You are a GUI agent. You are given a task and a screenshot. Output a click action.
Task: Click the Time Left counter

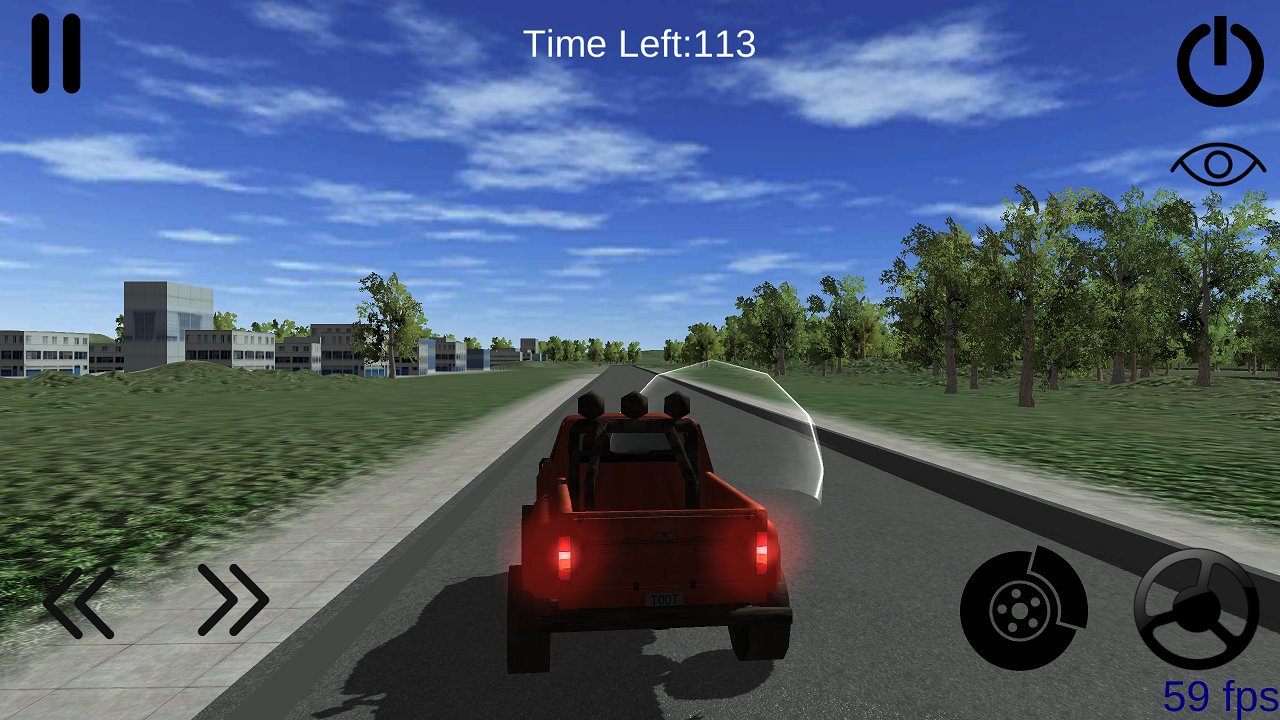638,44
